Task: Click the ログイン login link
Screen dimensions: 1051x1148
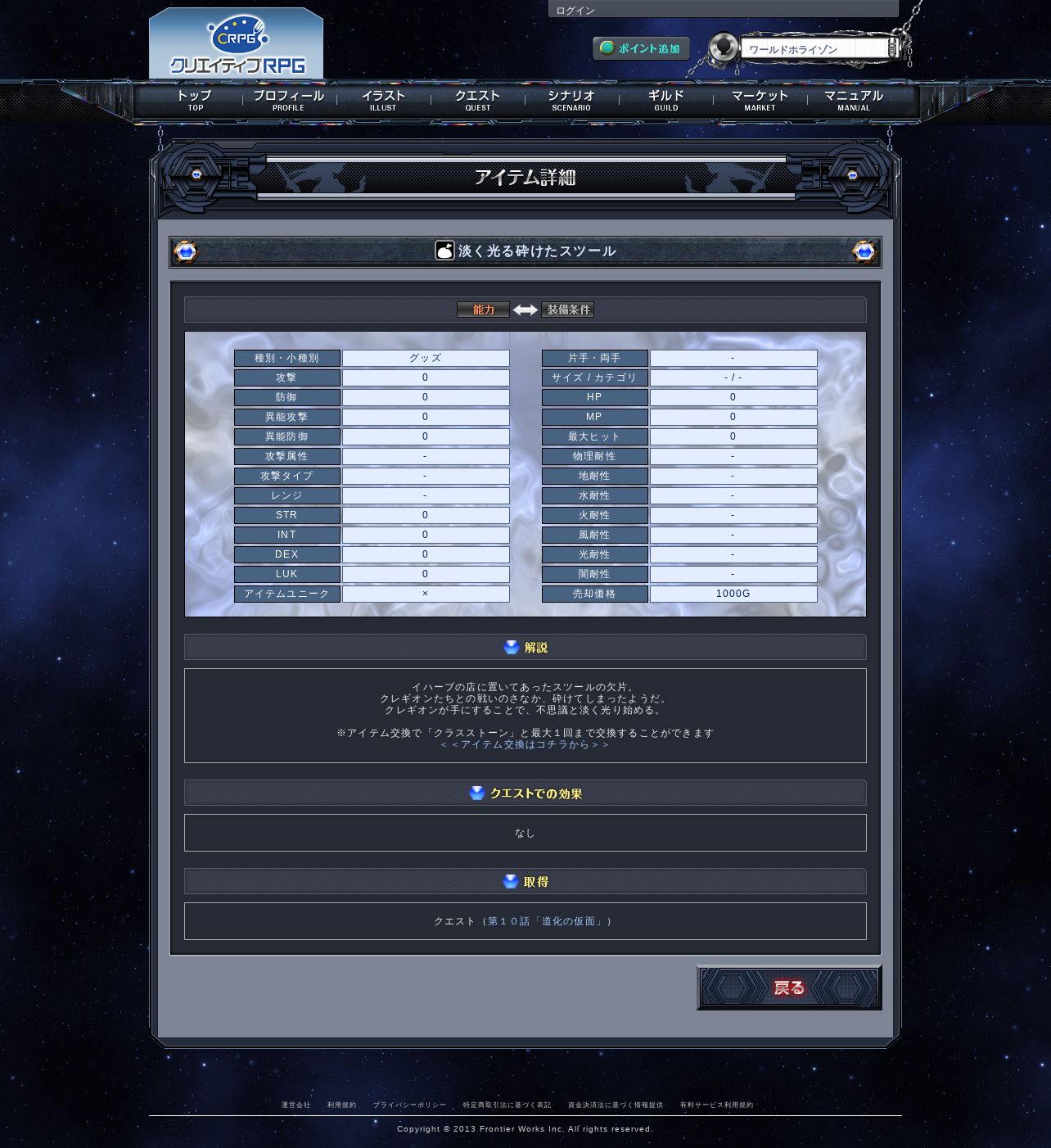Action: click(575, 11)
